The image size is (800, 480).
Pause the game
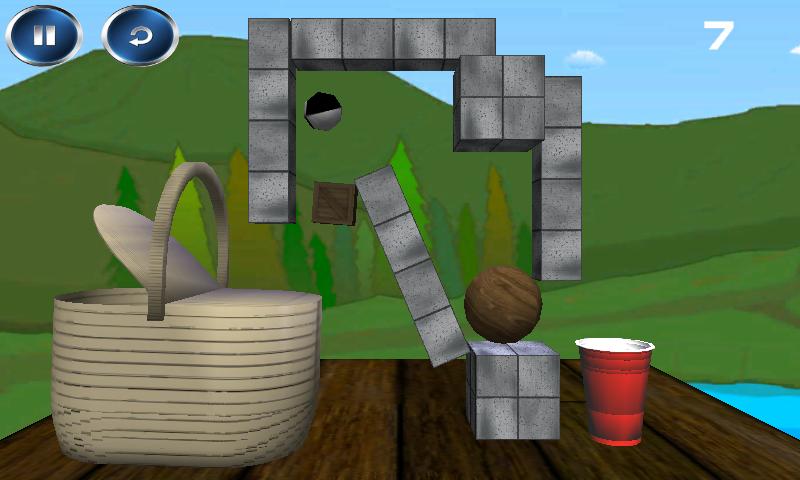[44, 35]
